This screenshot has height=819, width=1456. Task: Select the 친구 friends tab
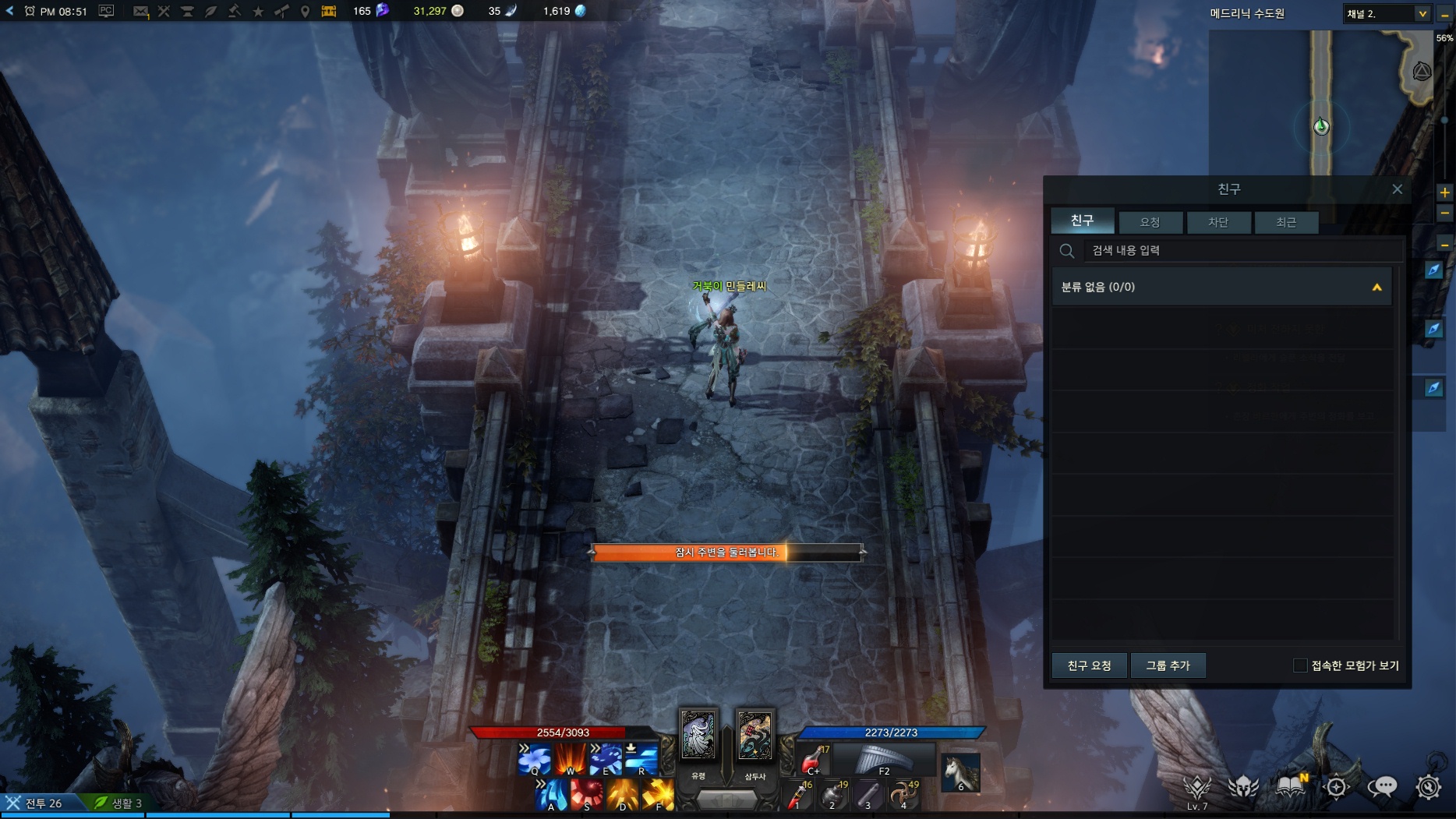(x=1082, y=221)
